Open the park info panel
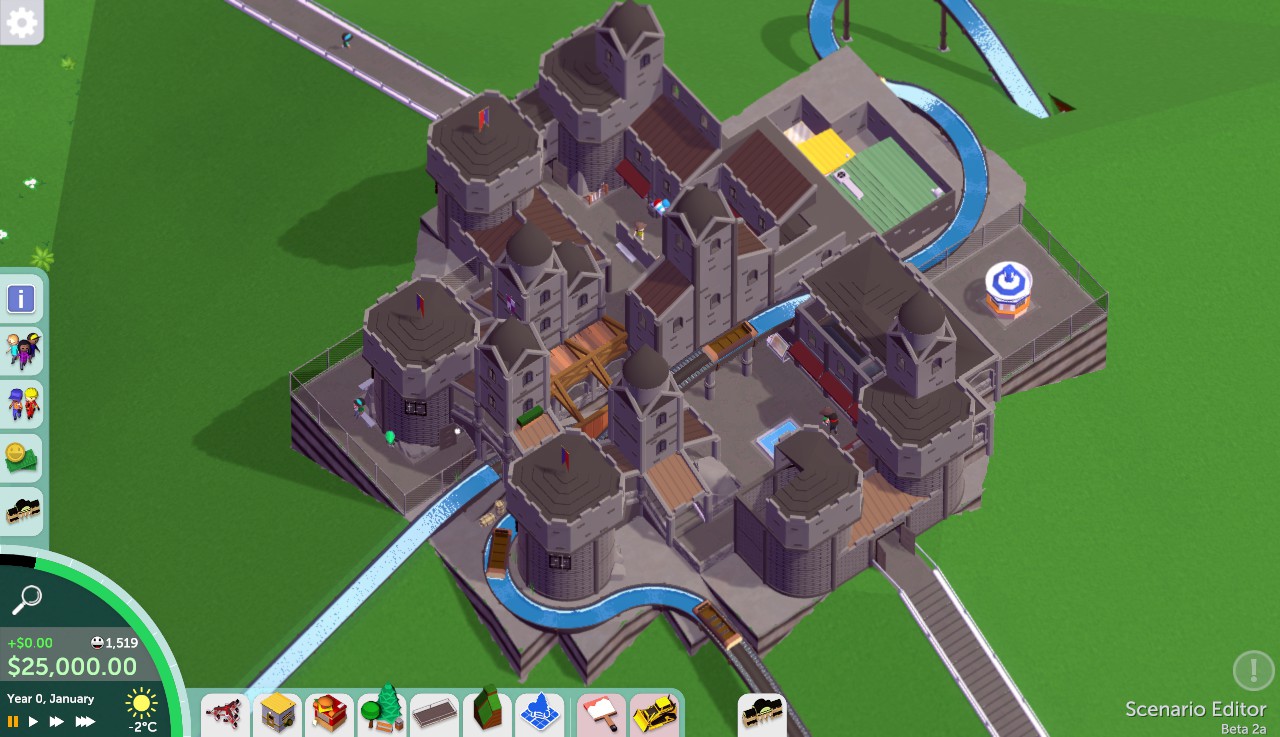The image size is (1280, 737). click(x=21, y=298)
